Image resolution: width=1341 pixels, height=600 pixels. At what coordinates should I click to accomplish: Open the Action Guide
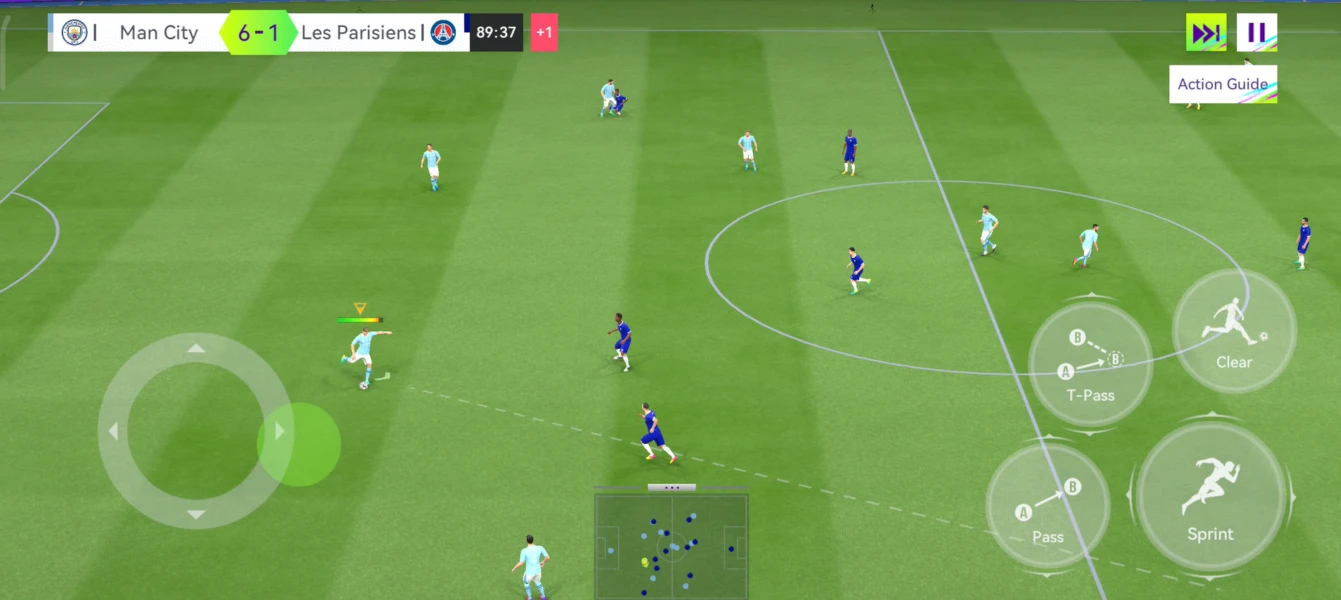(1222, 84)
